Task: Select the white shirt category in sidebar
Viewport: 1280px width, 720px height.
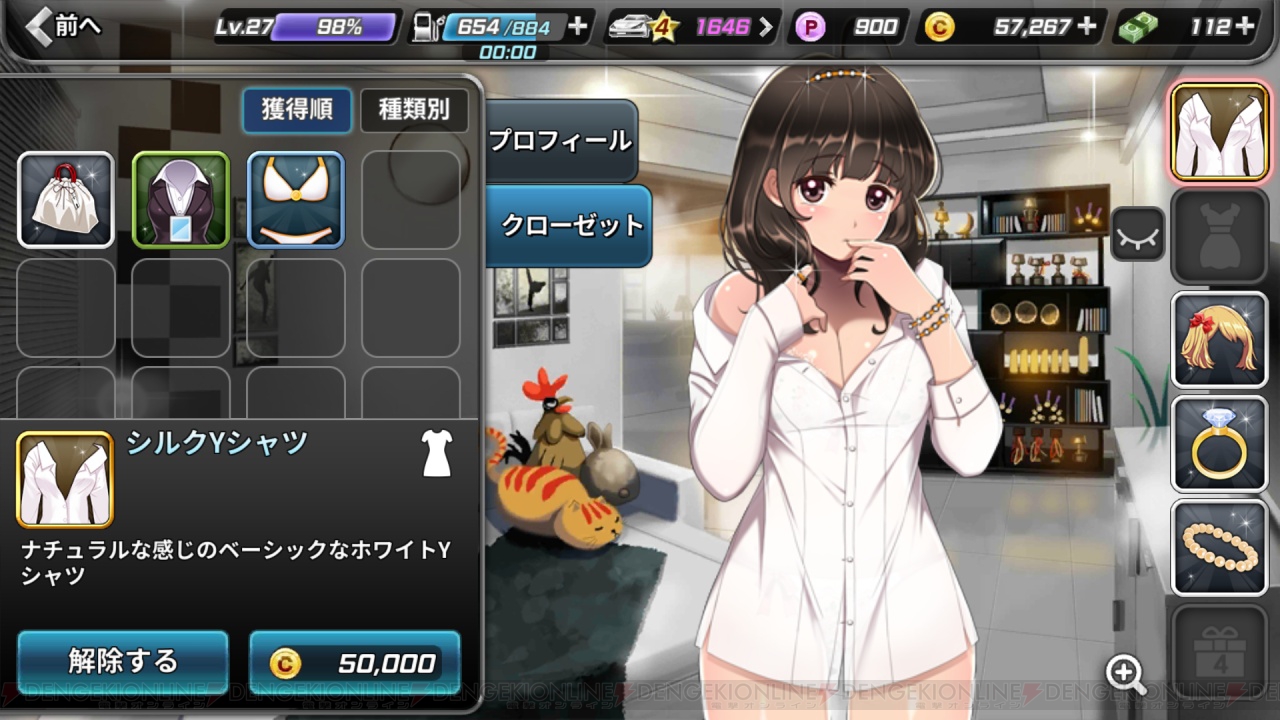Action: pos(1219,131)
